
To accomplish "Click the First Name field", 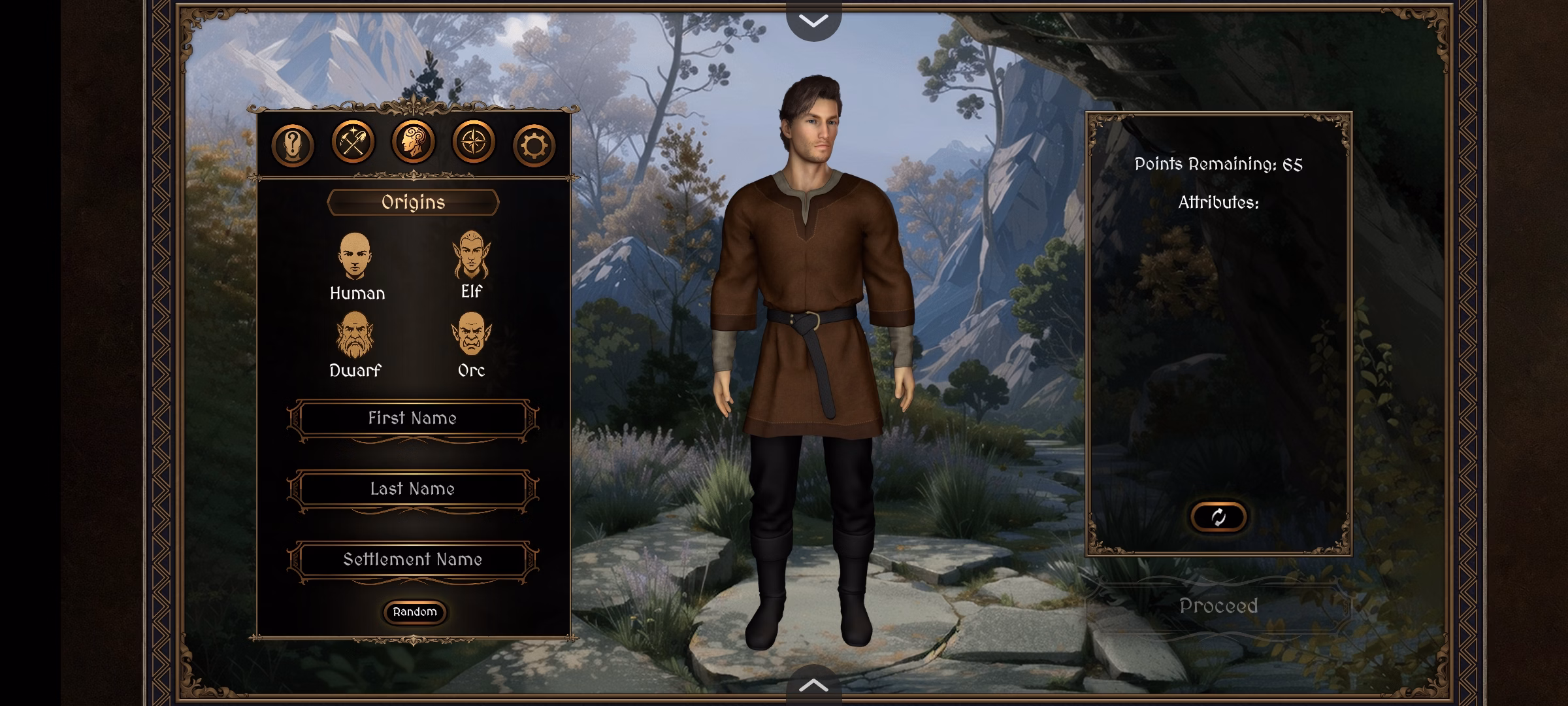I will click(x=412, y=418).
